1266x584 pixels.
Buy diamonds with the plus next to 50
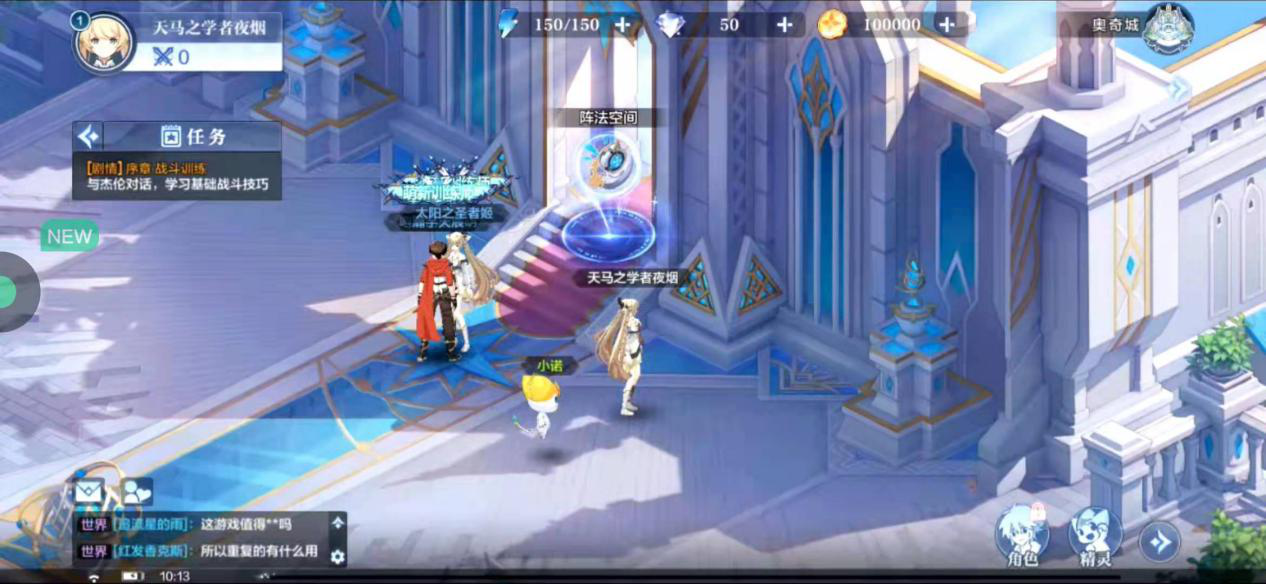point(785,25)
